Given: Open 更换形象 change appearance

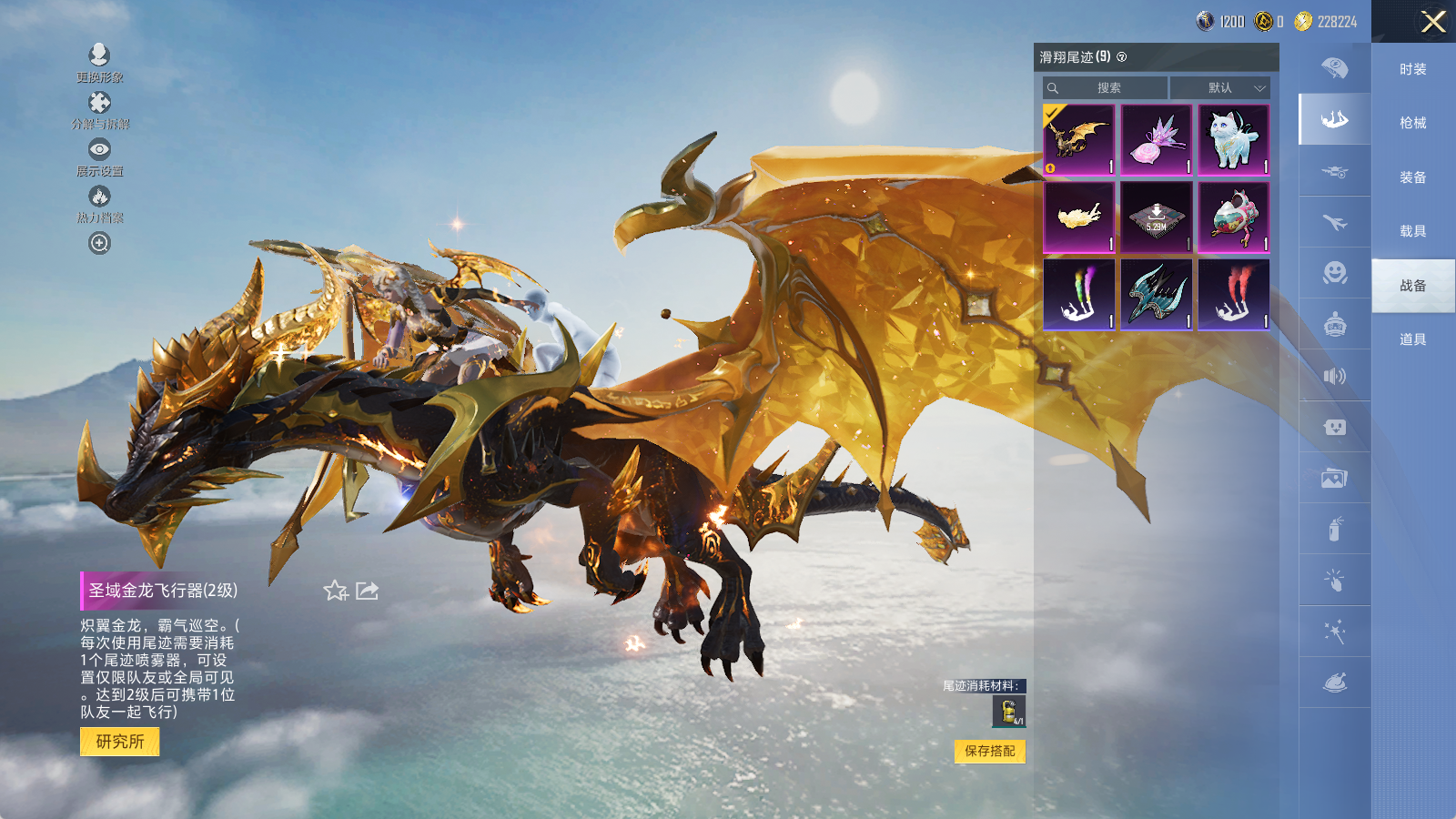Looking at the screenshot, I should 99,62.
